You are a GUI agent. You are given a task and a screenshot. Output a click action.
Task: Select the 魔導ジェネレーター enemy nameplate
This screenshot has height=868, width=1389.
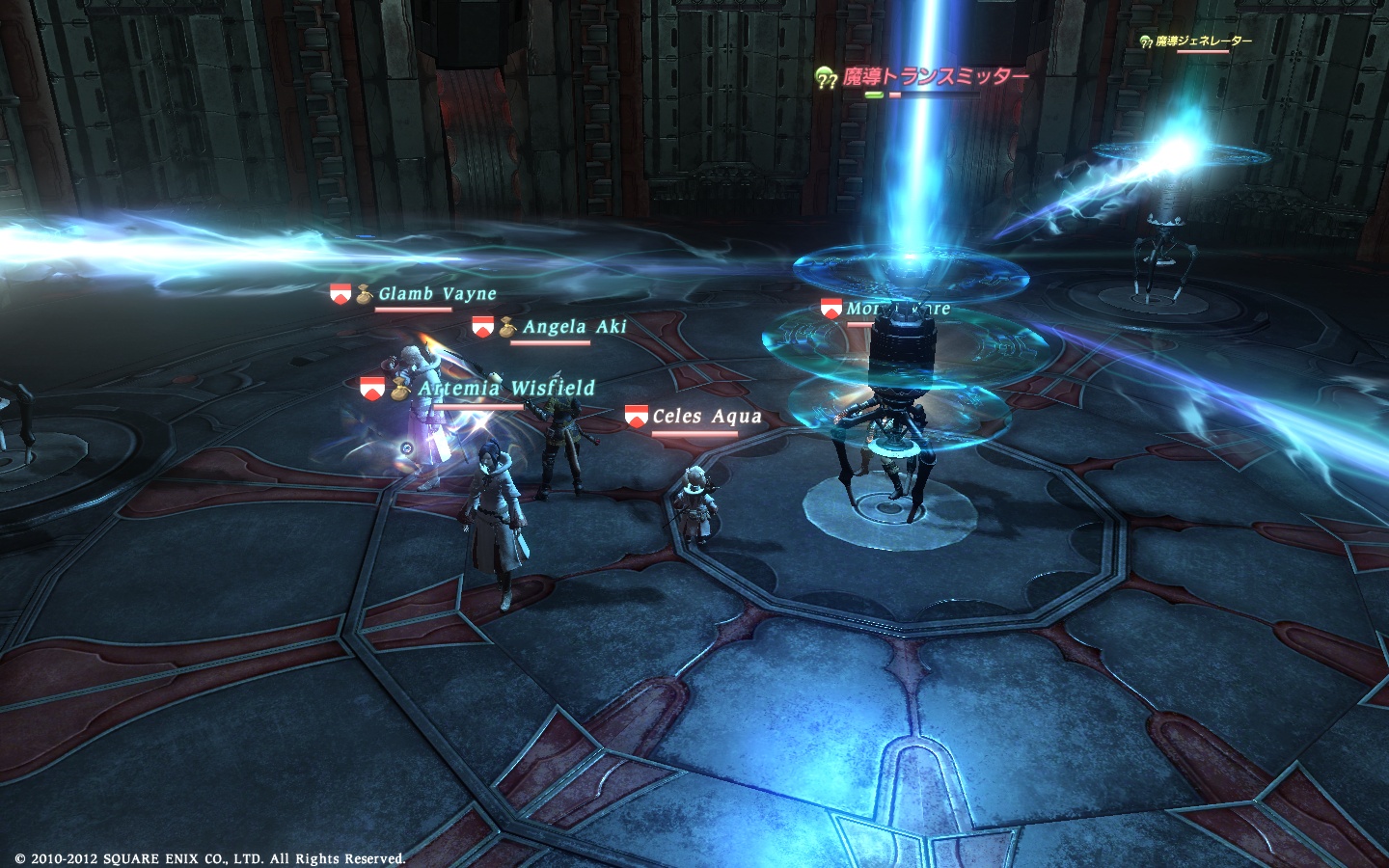coord(1203,41)
